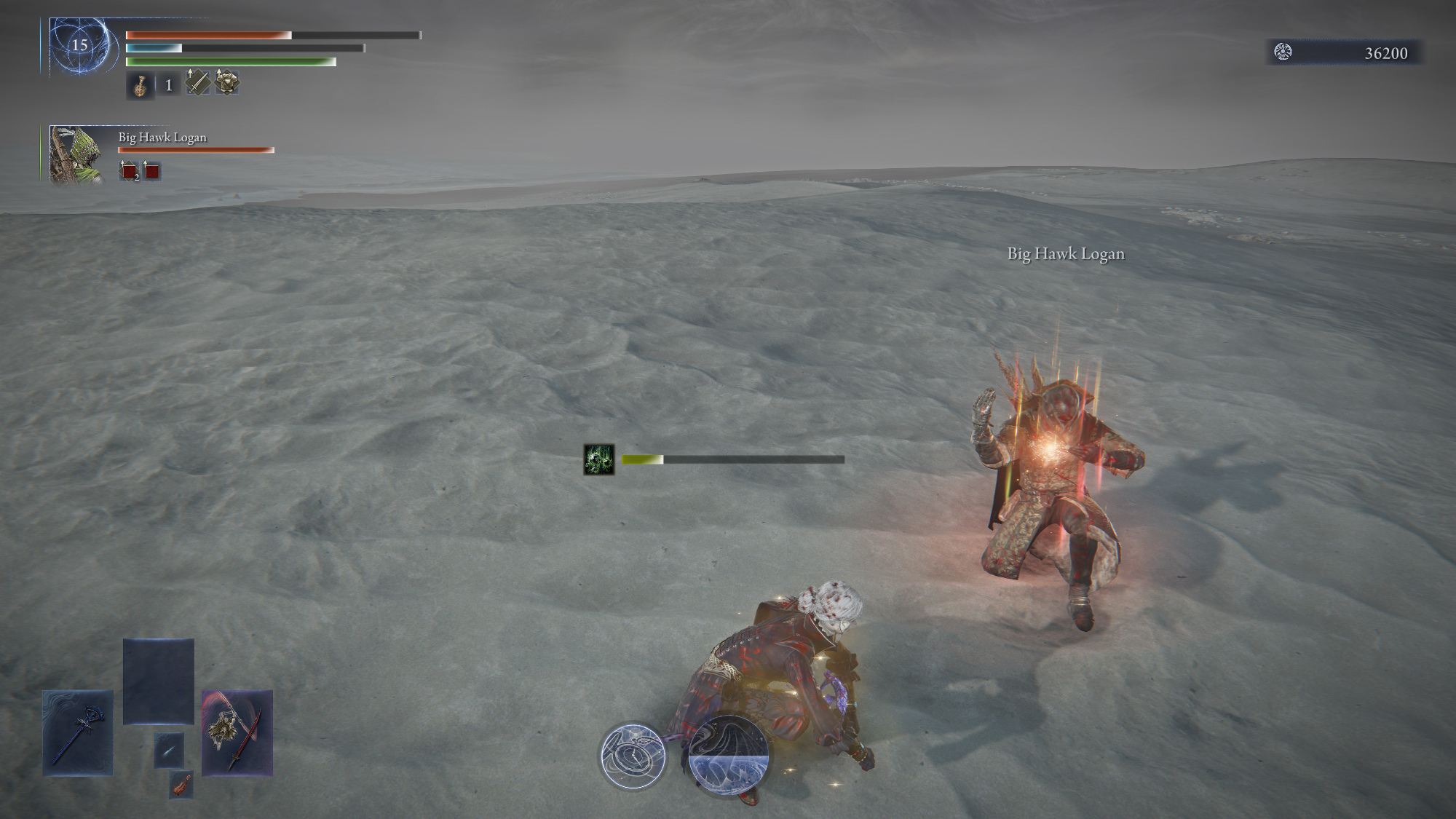
Task: Activate the pocket watch skill icon
Action: point(633,756)
